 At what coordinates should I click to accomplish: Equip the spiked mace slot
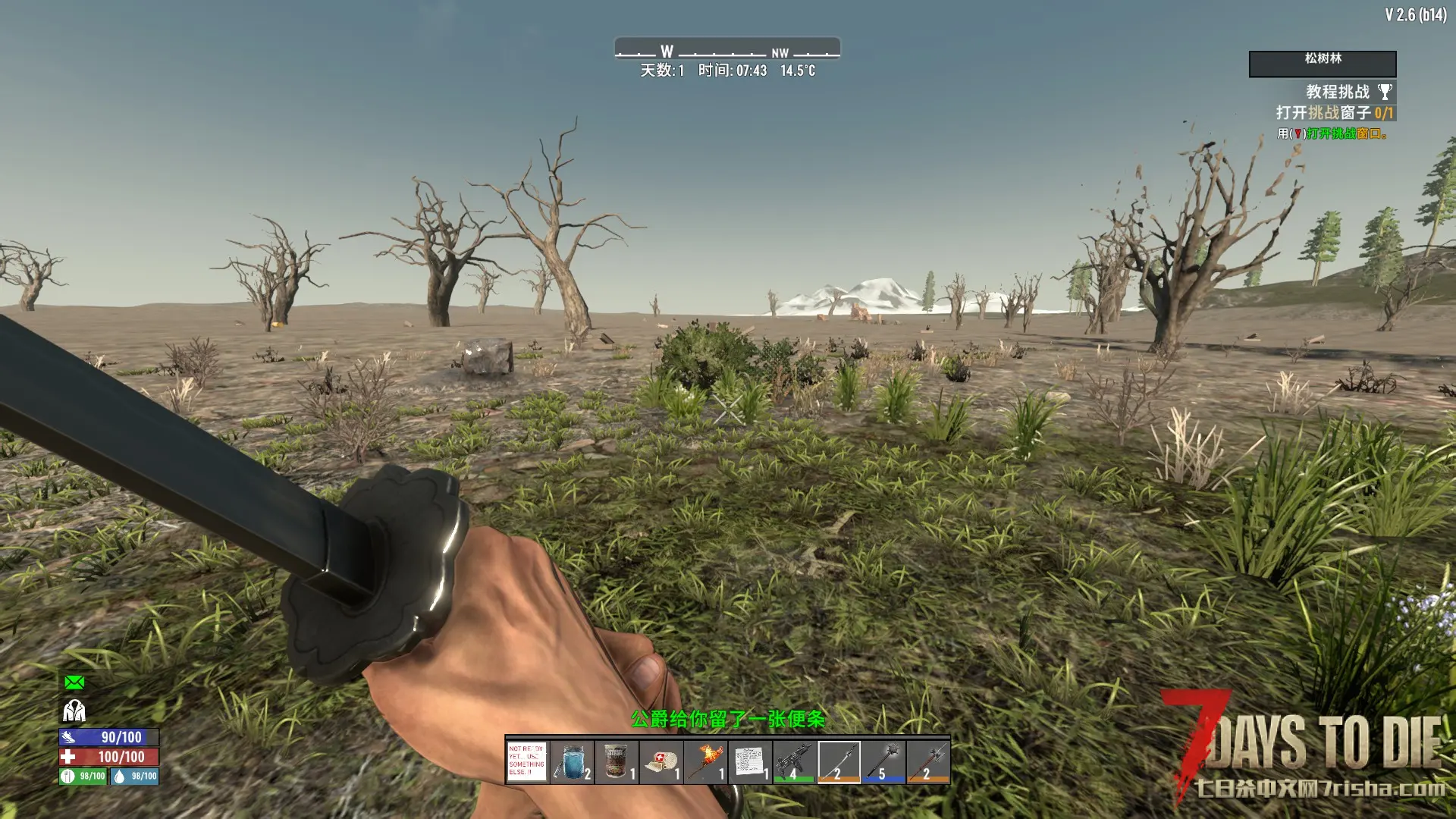pyautogui.click(x=883, y=761)
